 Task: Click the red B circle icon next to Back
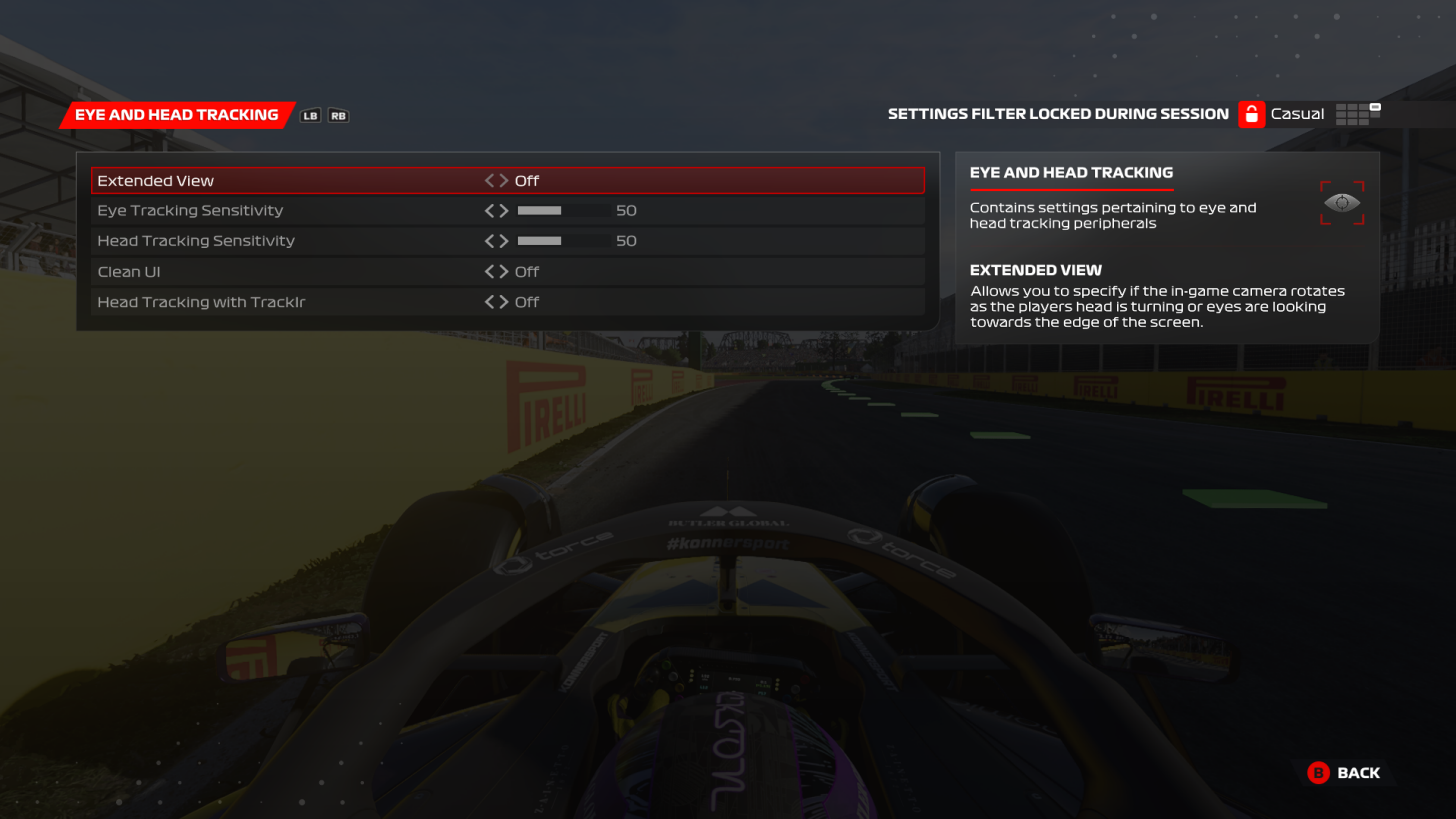click(1317, 773)
